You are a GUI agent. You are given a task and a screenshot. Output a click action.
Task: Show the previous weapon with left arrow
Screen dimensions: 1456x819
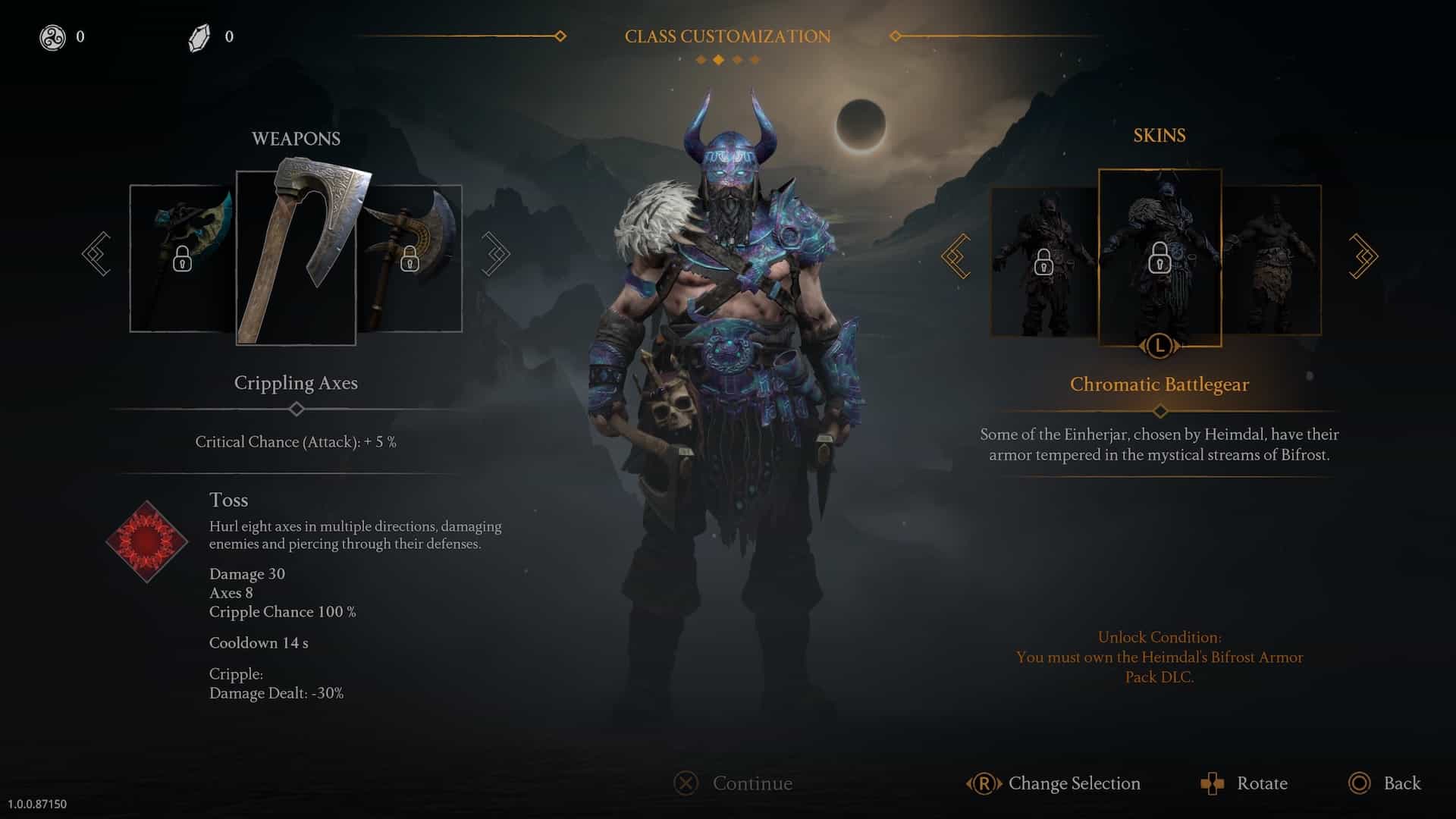[x=97, y=254]
